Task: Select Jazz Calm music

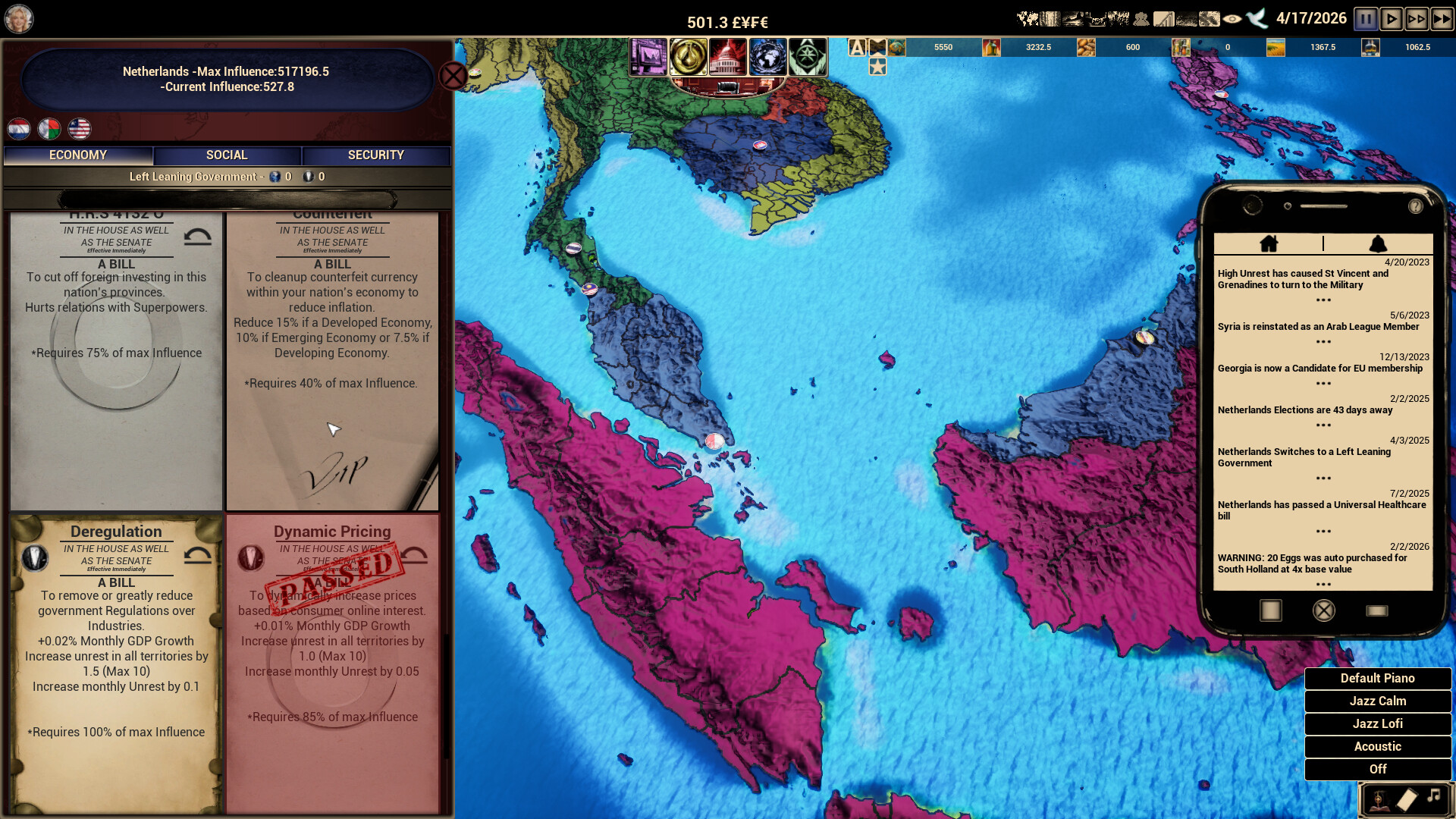Action: (1377, 701)
